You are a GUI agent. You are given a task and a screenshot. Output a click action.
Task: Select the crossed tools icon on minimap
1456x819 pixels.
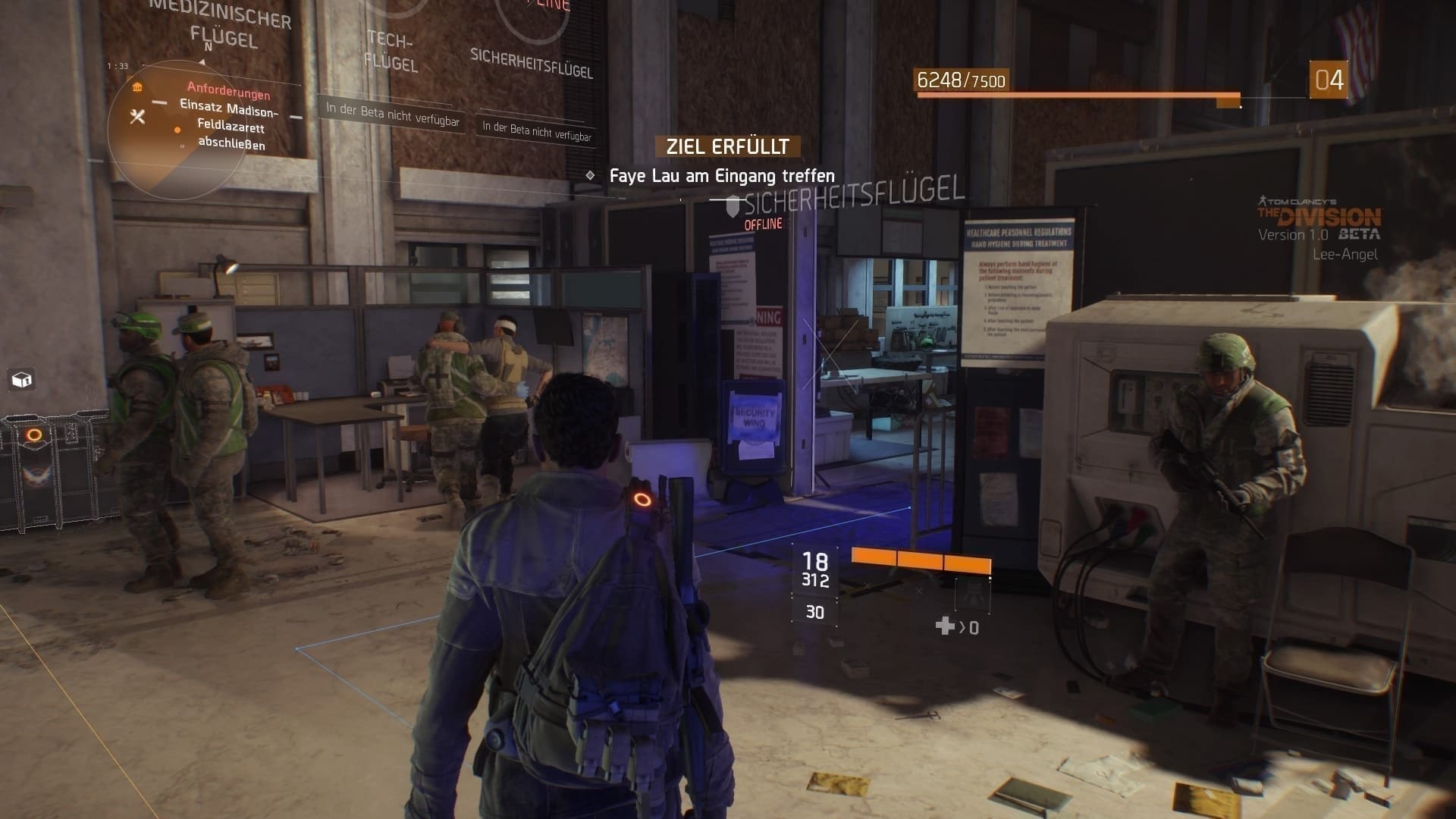pos(137,116)
